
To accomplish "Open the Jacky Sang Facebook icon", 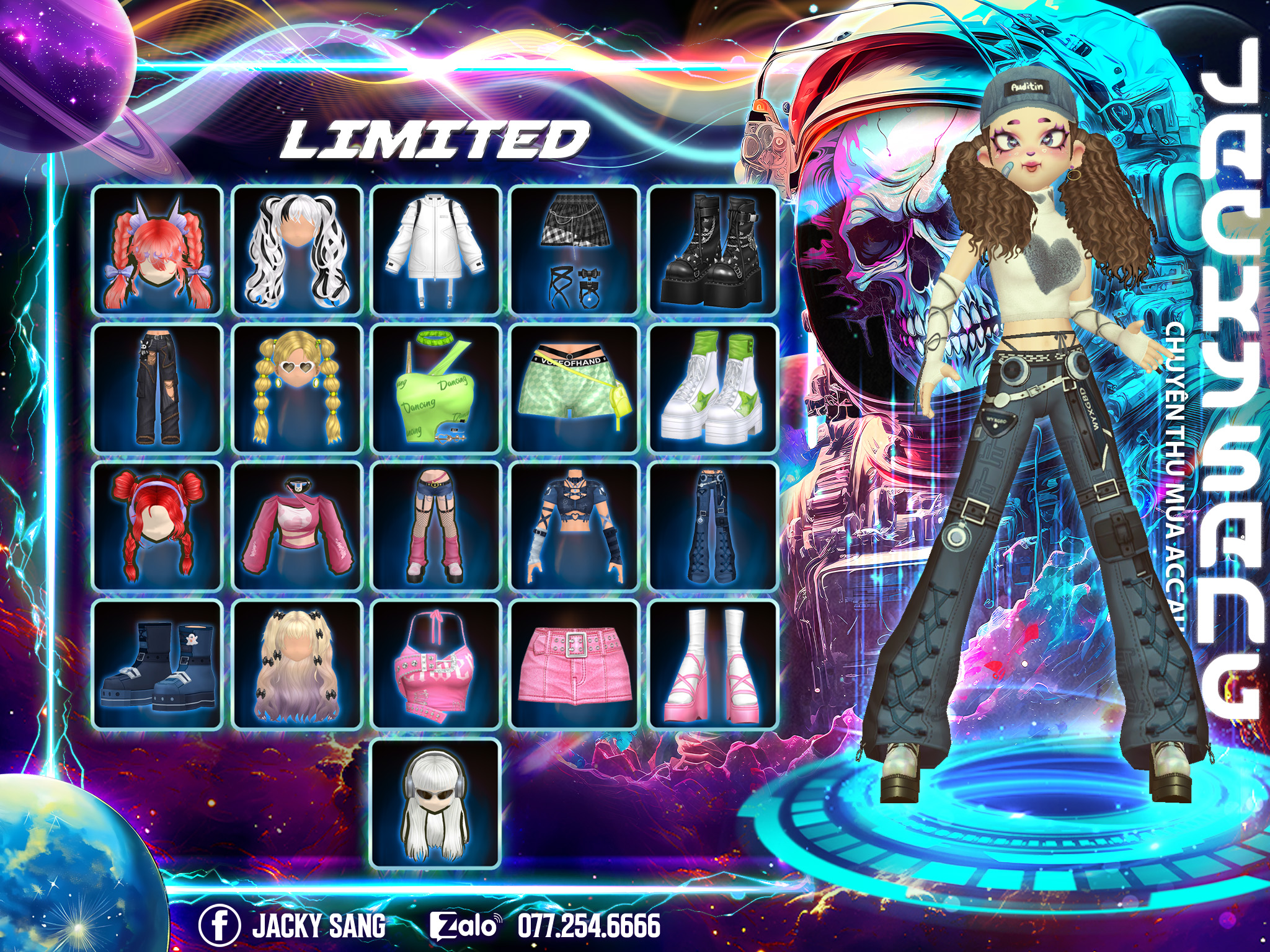I will pos(219,926).
